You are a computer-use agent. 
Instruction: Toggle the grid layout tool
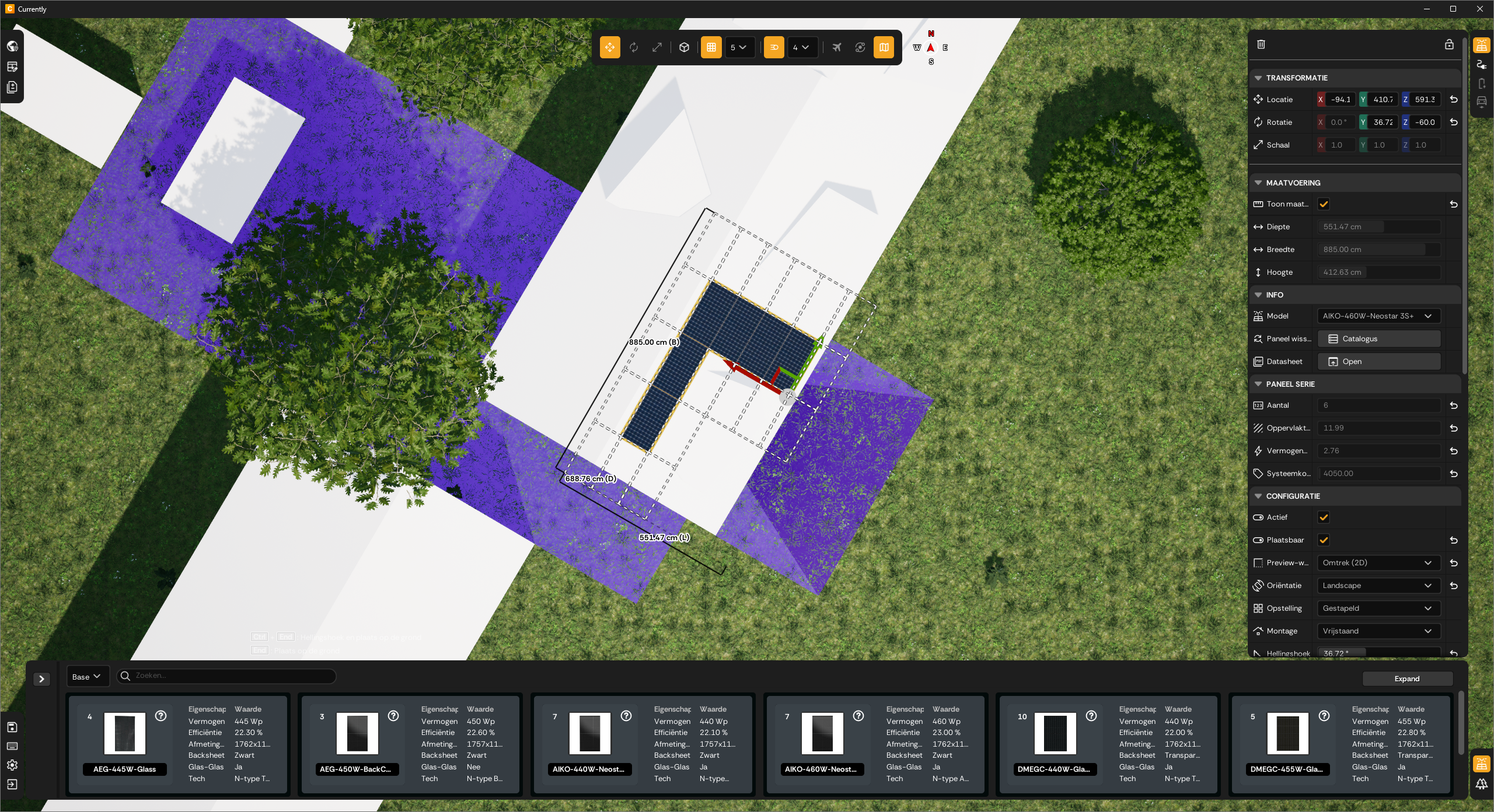[x=710, y=47]
